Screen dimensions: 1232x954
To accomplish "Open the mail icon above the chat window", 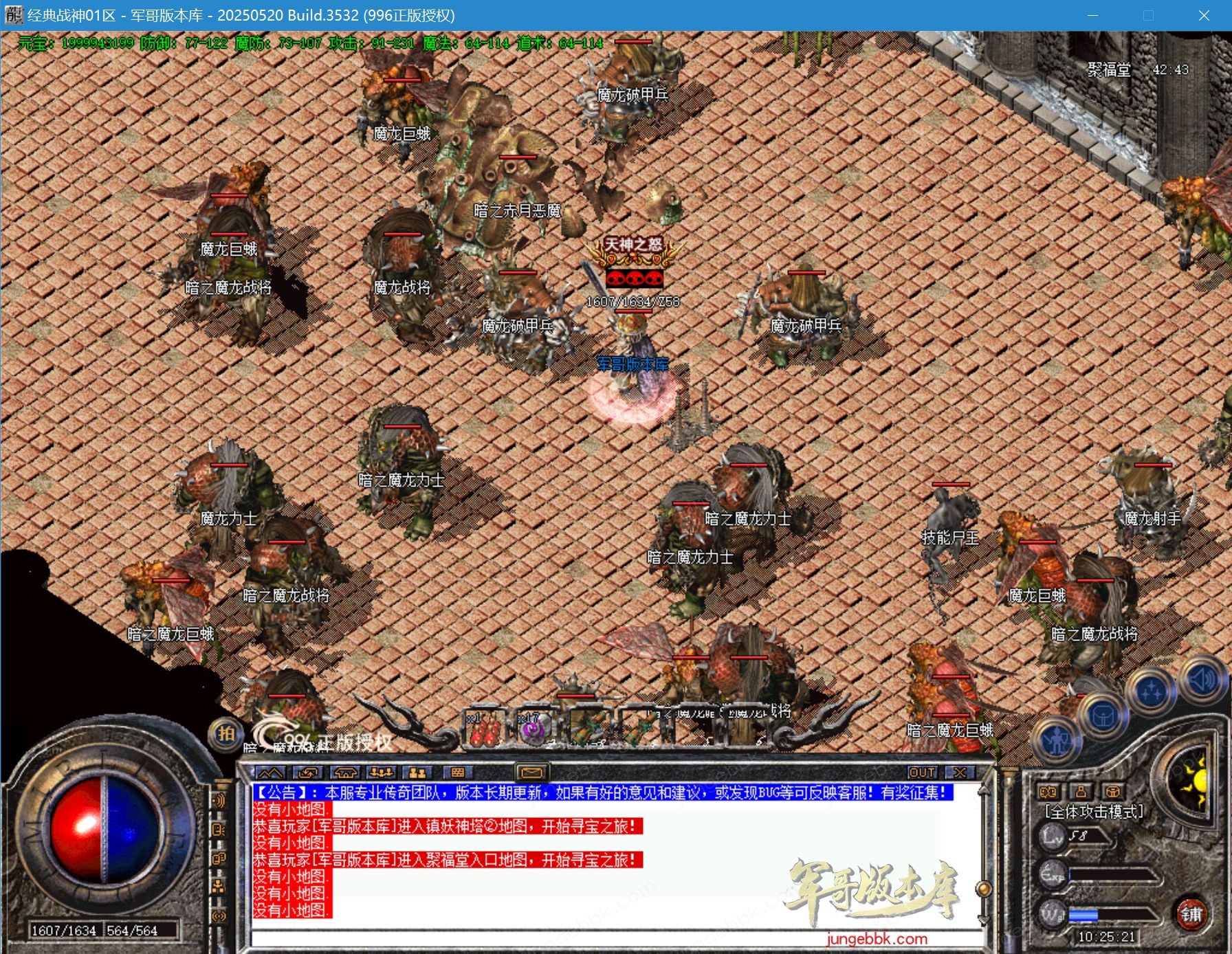I will pyautogui.click(x=531, y=773).
